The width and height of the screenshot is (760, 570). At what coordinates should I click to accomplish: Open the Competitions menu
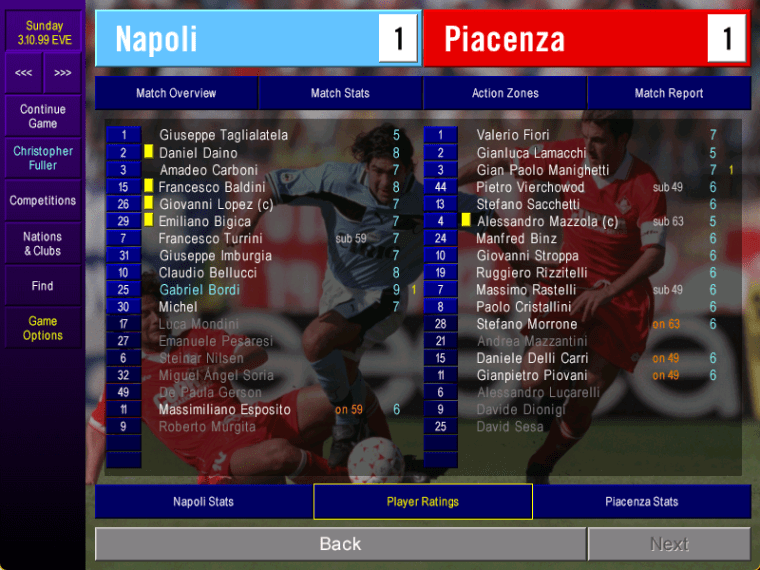point(43,201)
